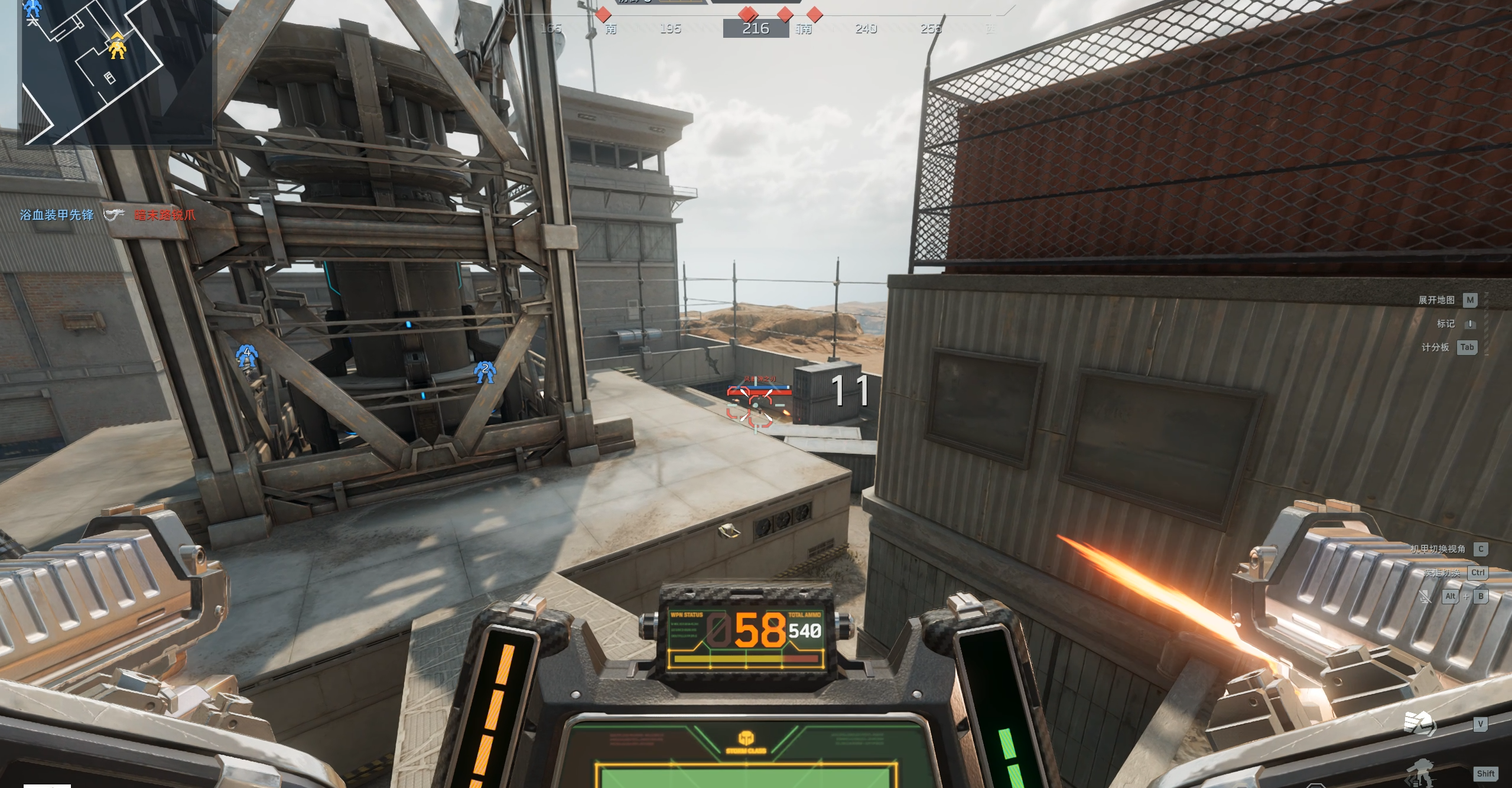
Task: Click the 计分板 scoreboard label
Action: (1435, 347)
